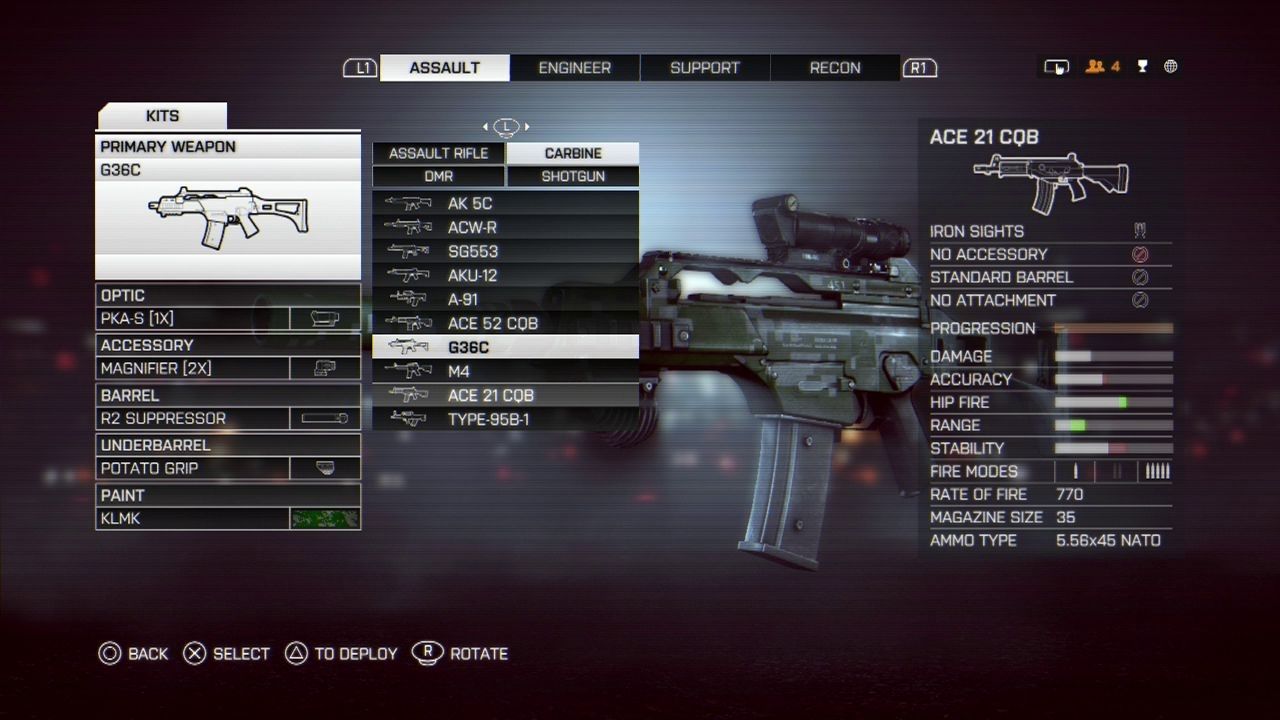Pick the TYPE-95B-1 from the list

click(x=505, y=419)
